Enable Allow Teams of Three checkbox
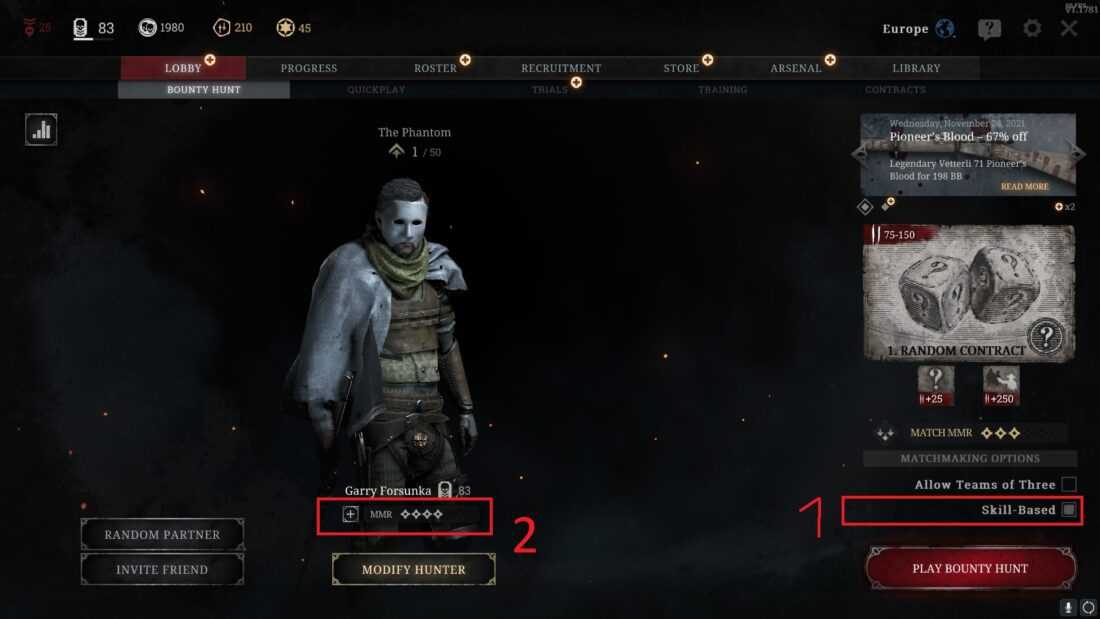 tap(1069, 484)
